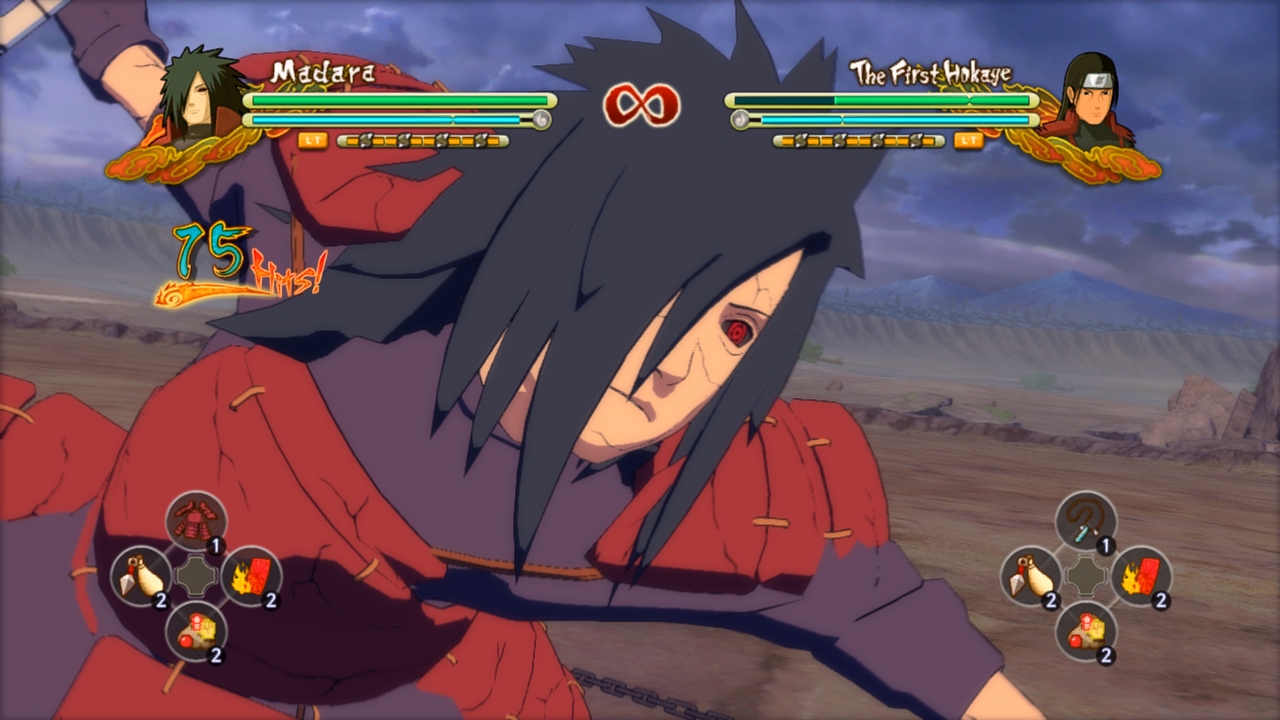Select the grappling hook item in the right item wheel

(1086, 519)
